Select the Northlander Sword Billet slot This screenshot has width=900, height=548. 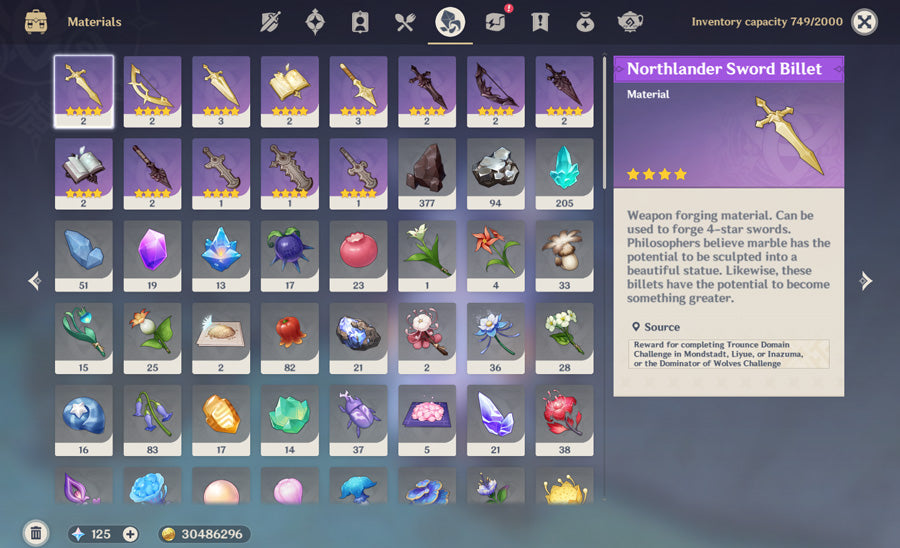[84, 91]
